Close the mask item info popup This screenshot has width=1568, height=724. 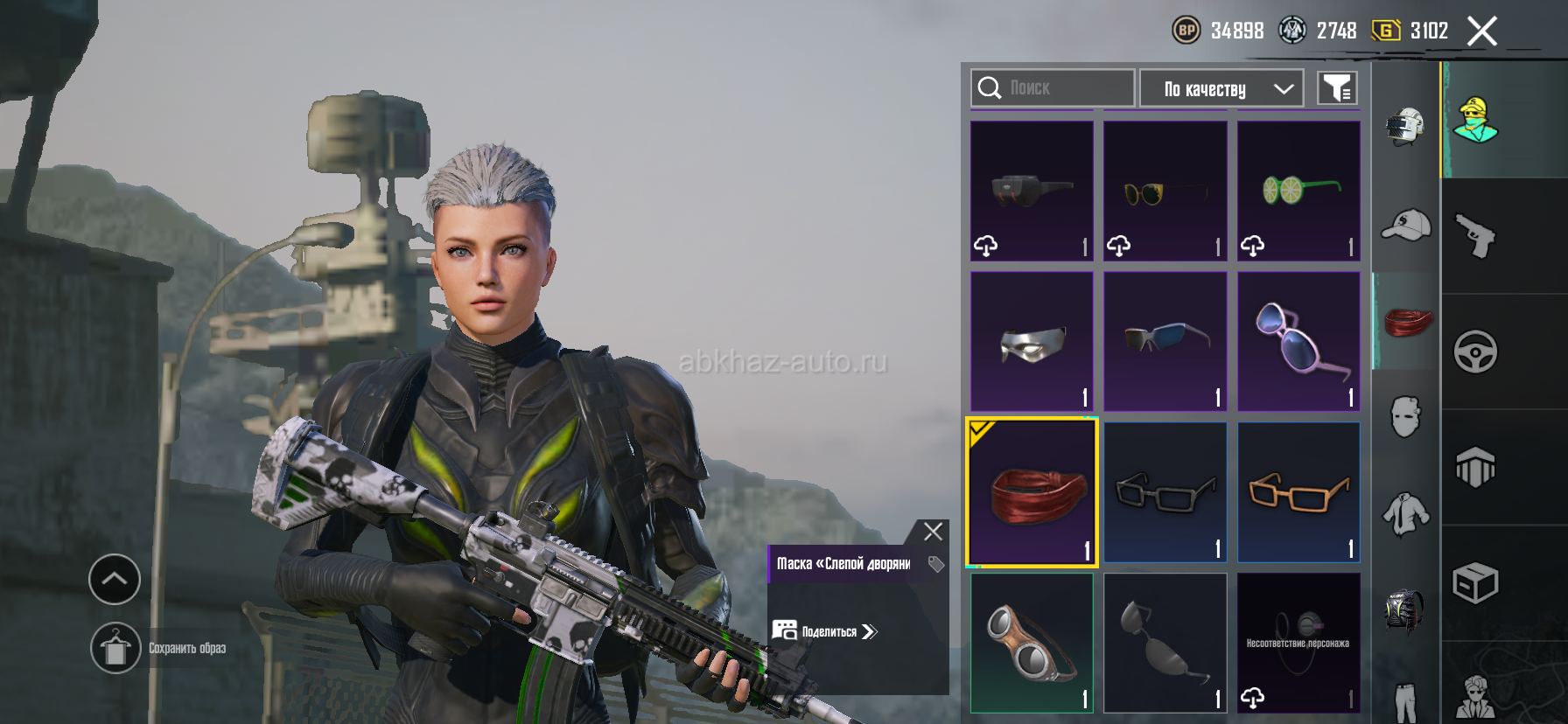tap(933, 532)
